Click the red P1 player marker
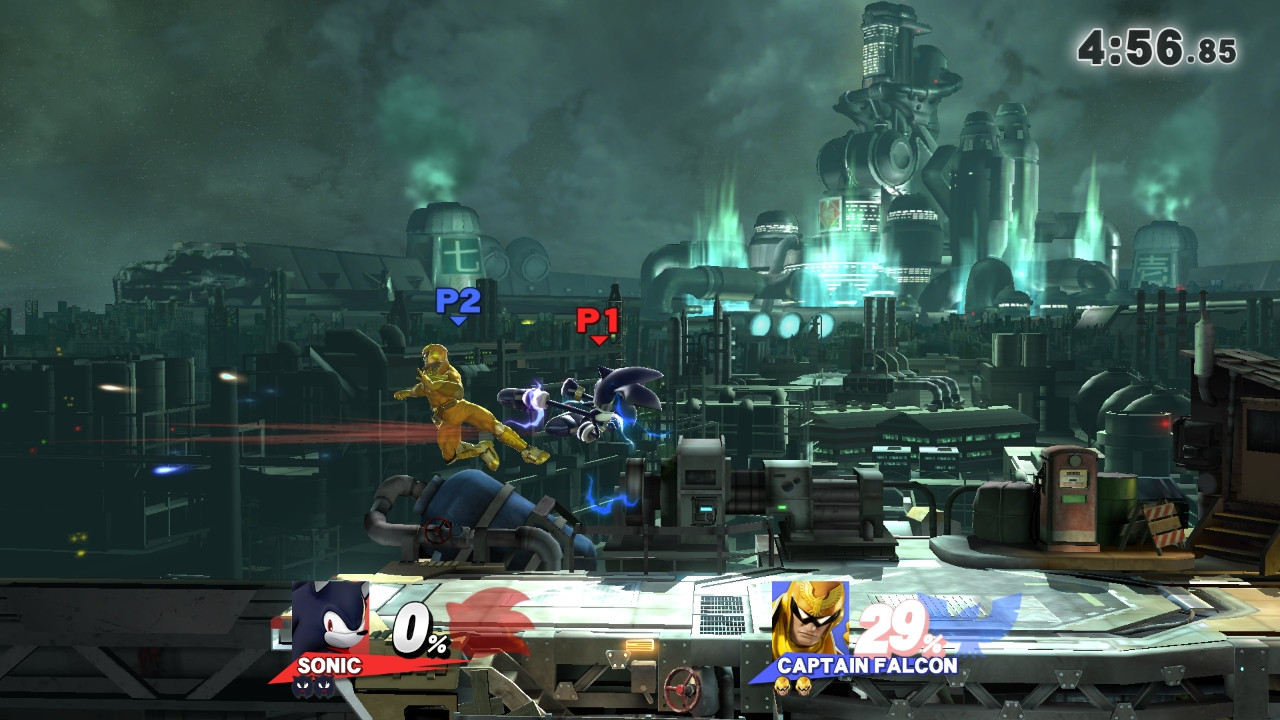This screenshot has height=720, width=1280. tap(595, 322)
